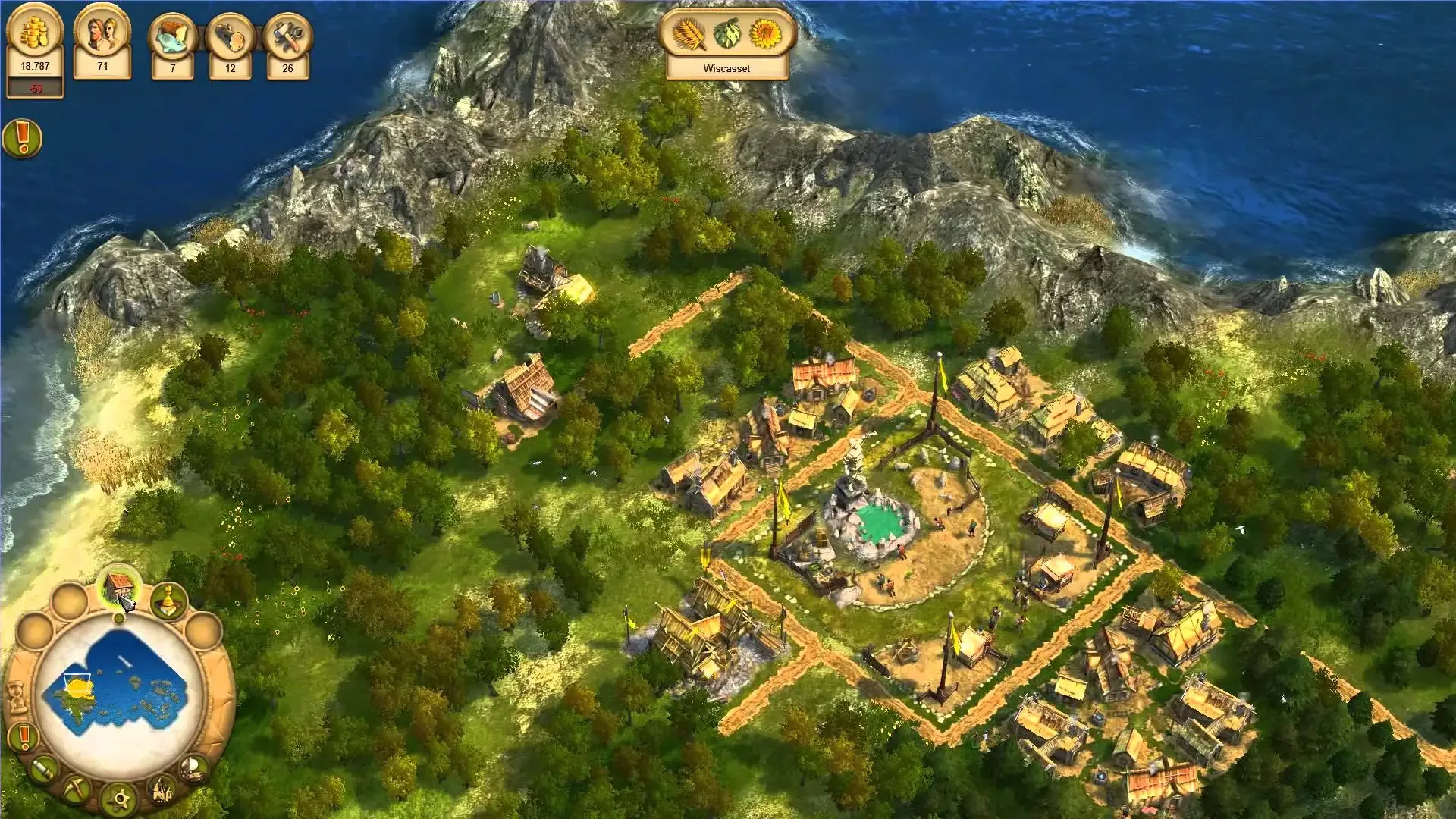Open the ship's wheel icon below the minimap

pos(119,799)
